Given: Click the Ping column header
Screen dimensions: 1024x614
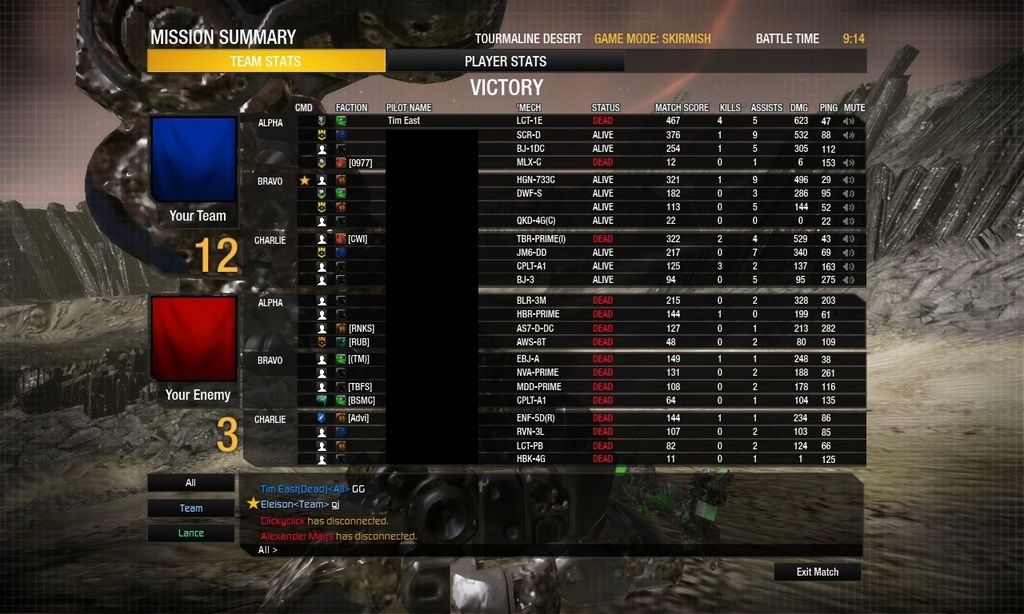Looking at the screenshot, I should pyautogui.click(x=828, y=107).
